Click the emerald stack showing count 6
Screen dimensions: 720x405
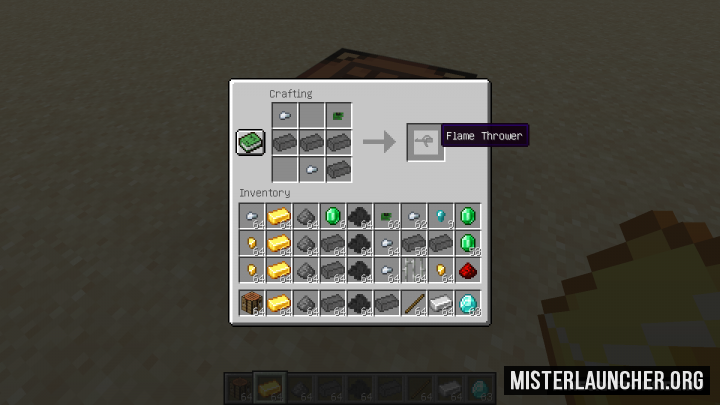click(332, 215)
